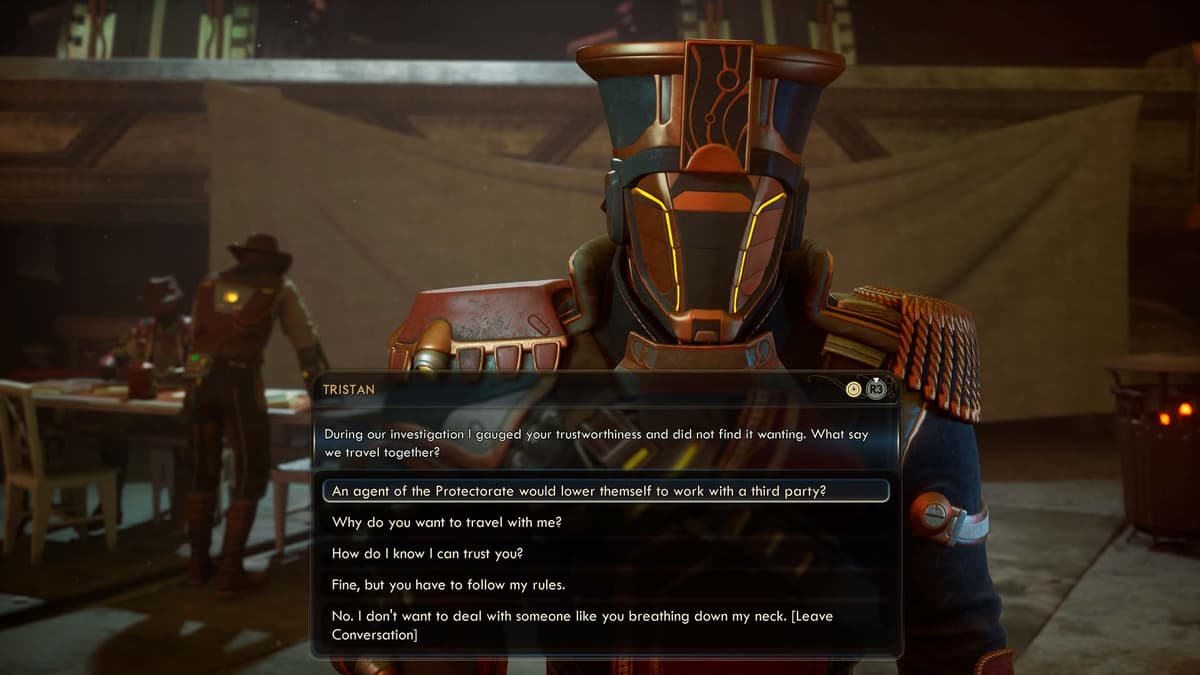Choose the "agent of the Protectorate" reply
Screen dimensions: 1200x675
(579, 491)
